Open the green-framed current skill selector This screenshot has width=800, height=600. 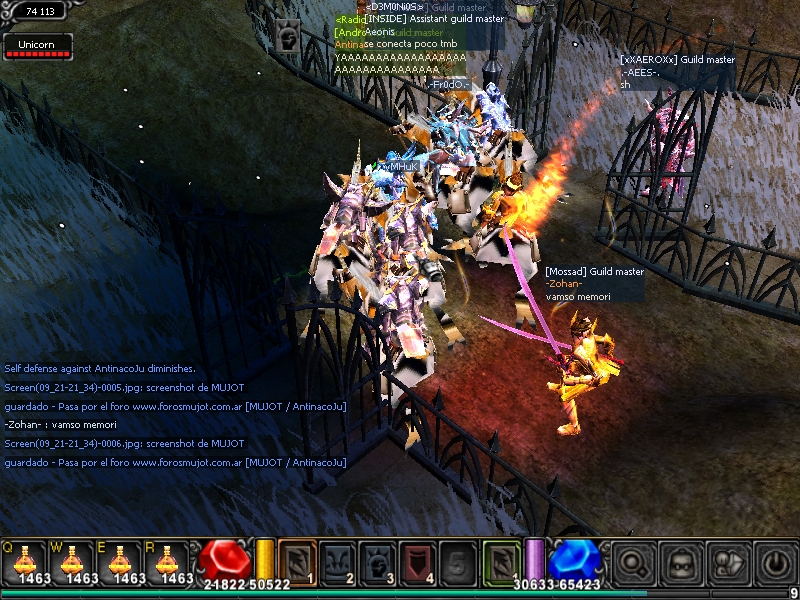coord(501,561)
